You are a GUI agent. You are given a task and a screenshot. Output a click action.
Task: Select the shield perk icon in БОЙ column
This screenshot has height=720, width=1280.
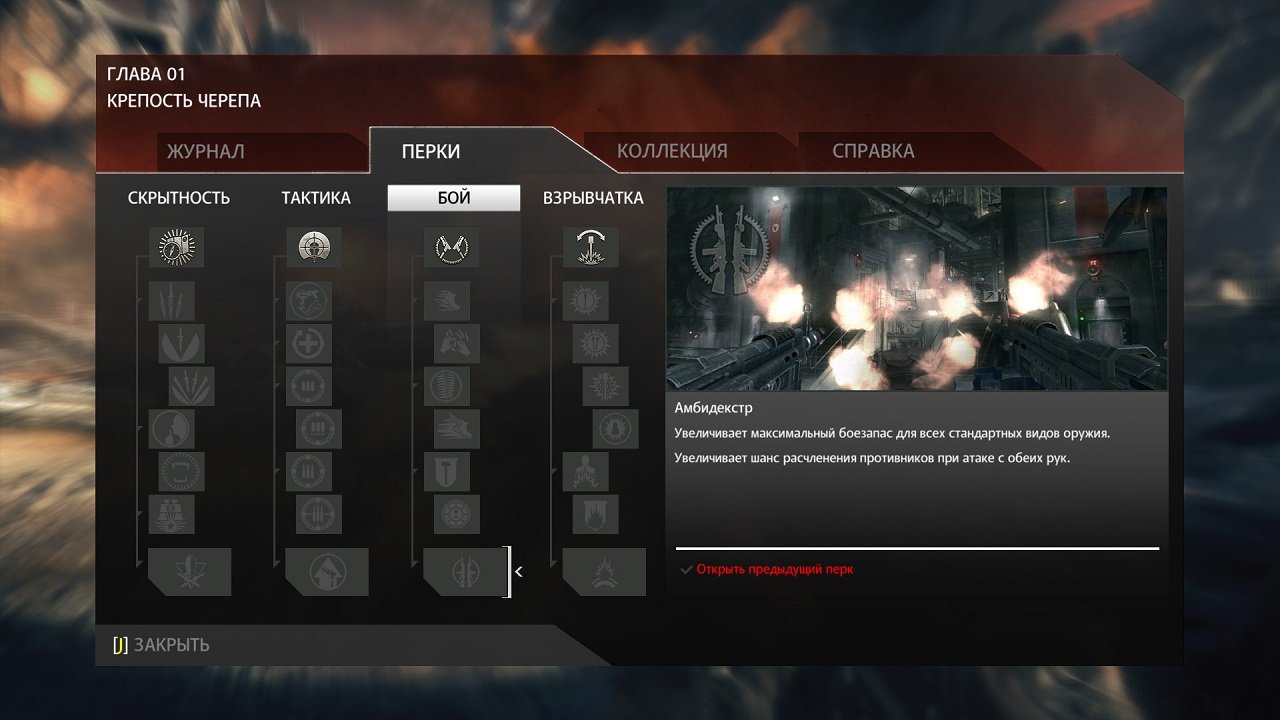[446, 472]
